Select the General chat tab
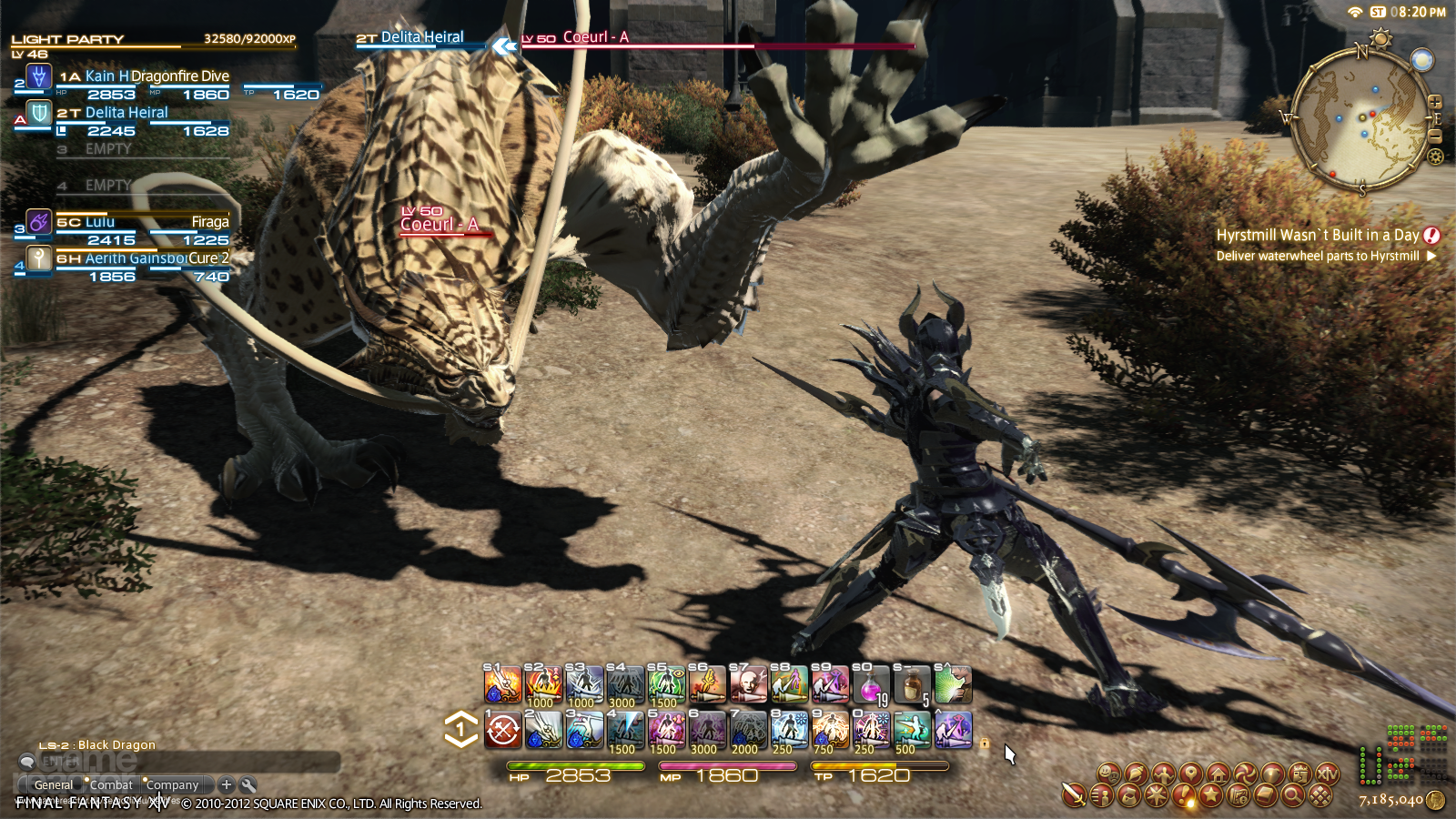The height and width of the screenshot is (819, 1456). click(x=53, y=784)
